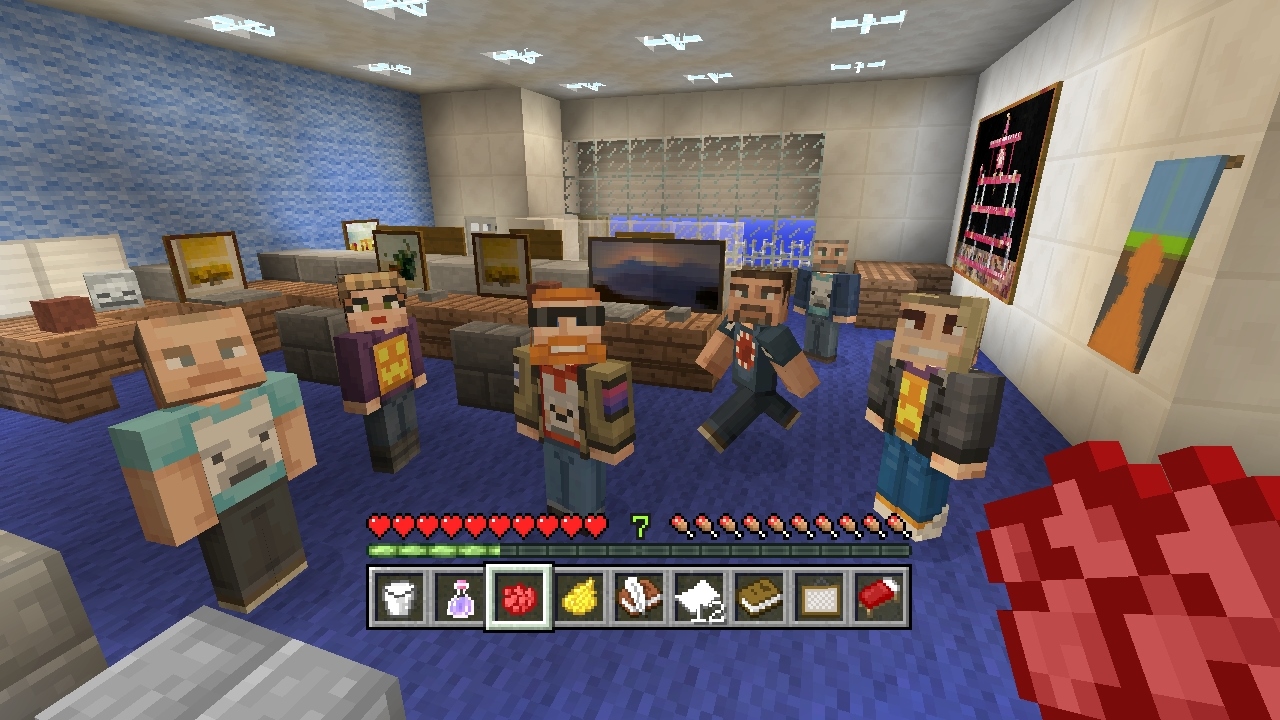This screenshot has height=720, width=1280.
Task: Click the Donkey Kong arcade poster
Action: [1000, 190]
